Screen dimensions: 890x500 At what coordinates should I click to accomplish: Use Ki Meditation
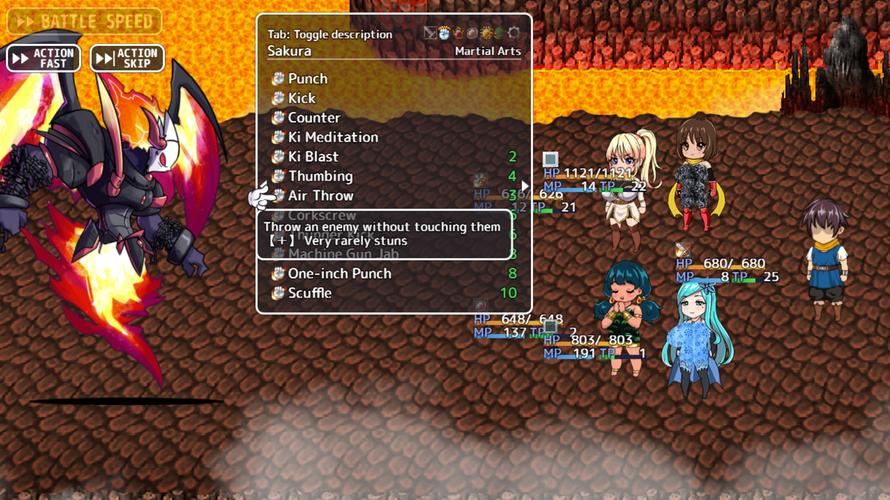click(x=333, y=137)
